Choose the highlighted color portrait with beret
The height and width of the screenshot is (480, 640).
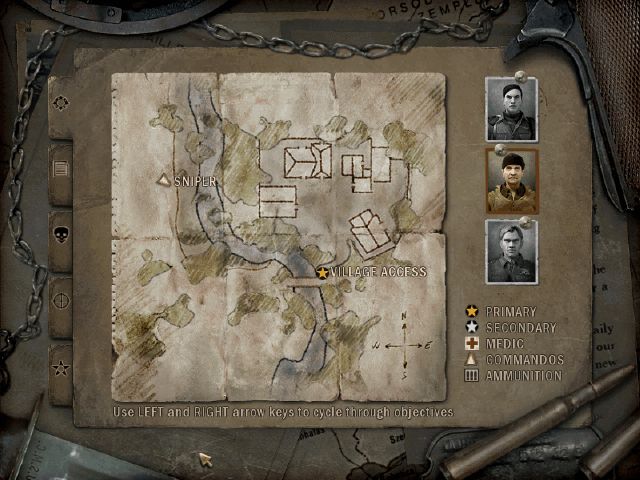point(511,181)
